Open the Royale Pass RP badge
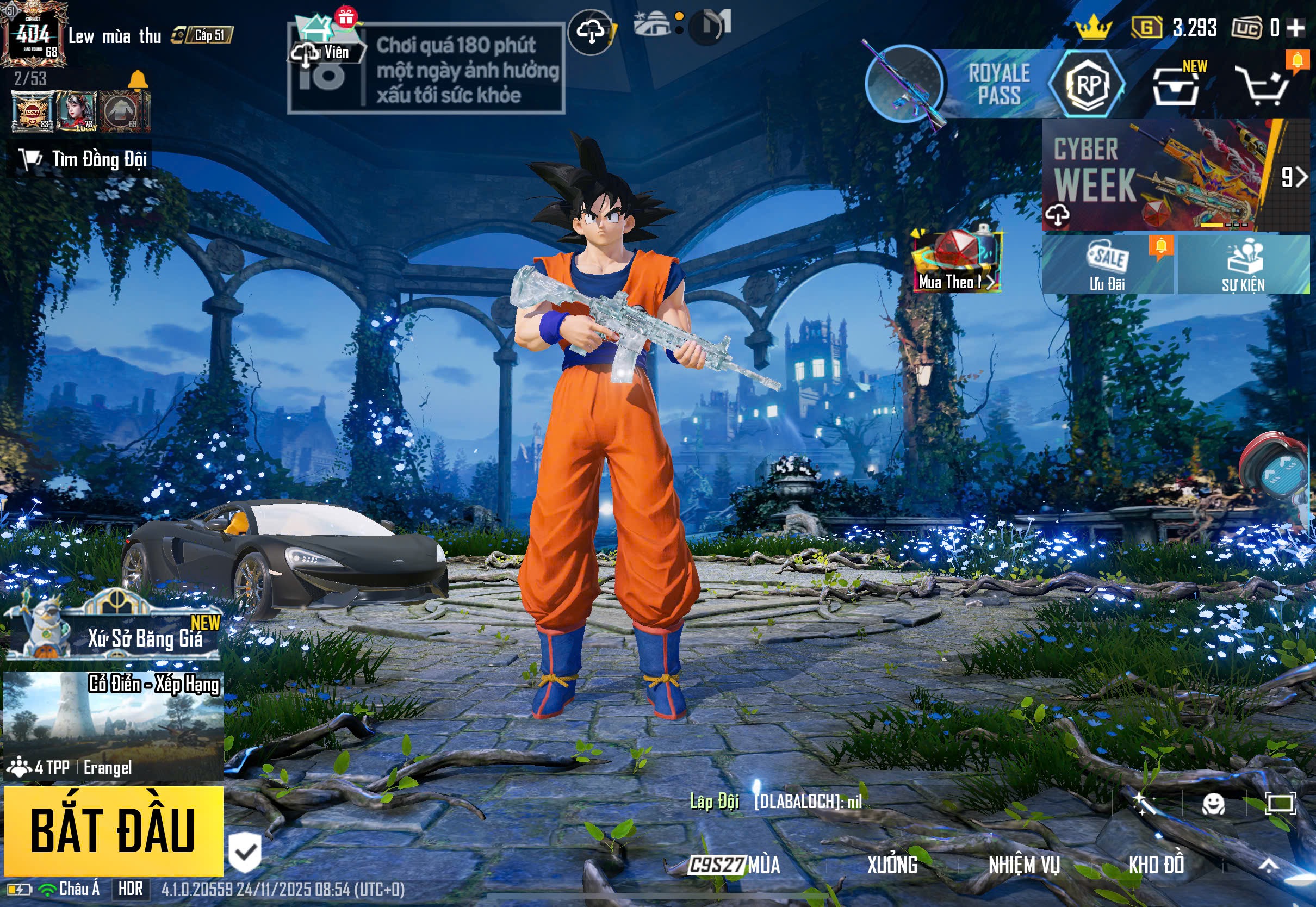The width and height of the screenshot is (1316, 907). [1087, 85]
